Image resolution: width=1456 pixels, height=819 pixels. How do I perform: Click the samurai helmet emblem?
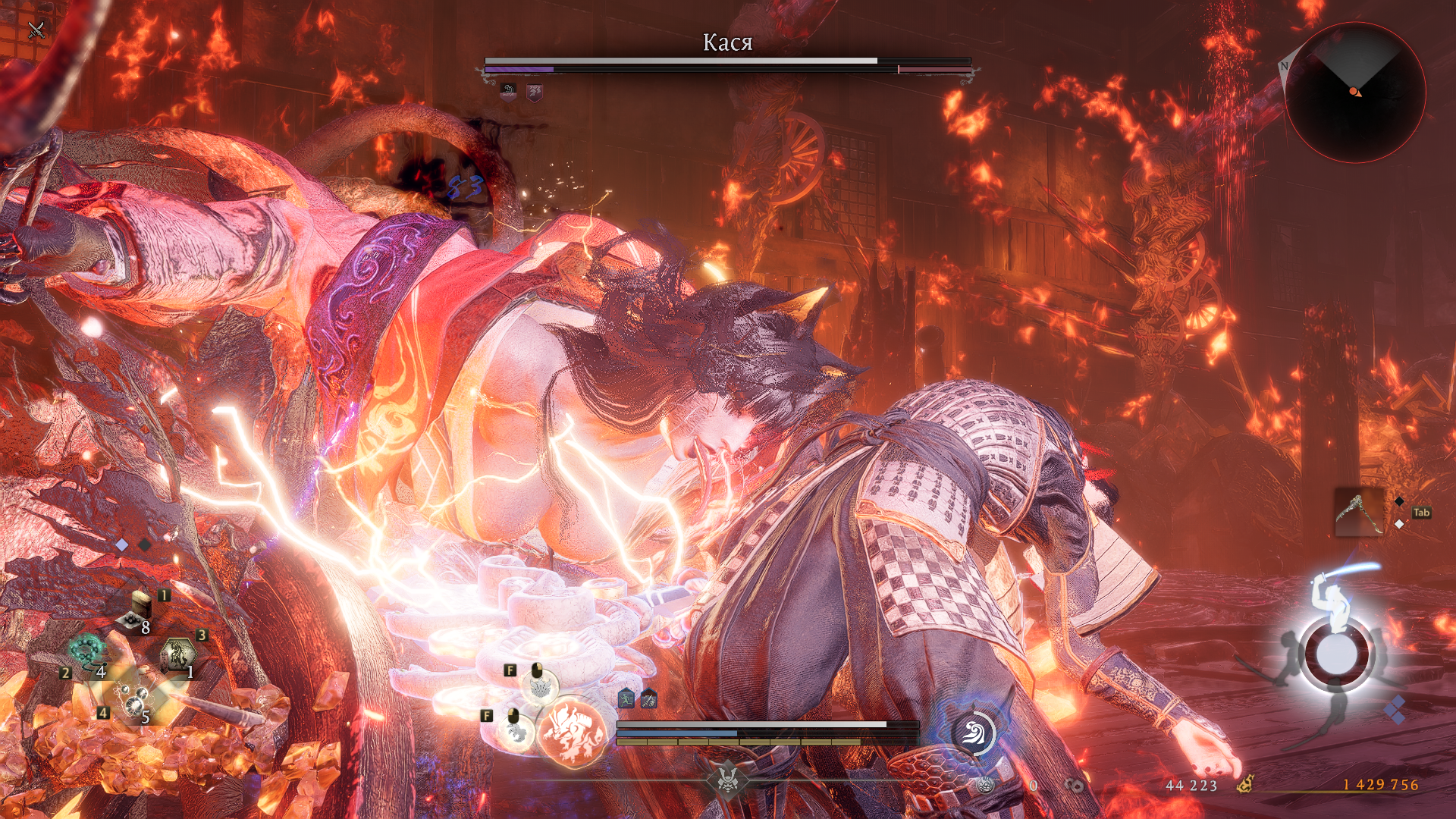tap(726, 780)
